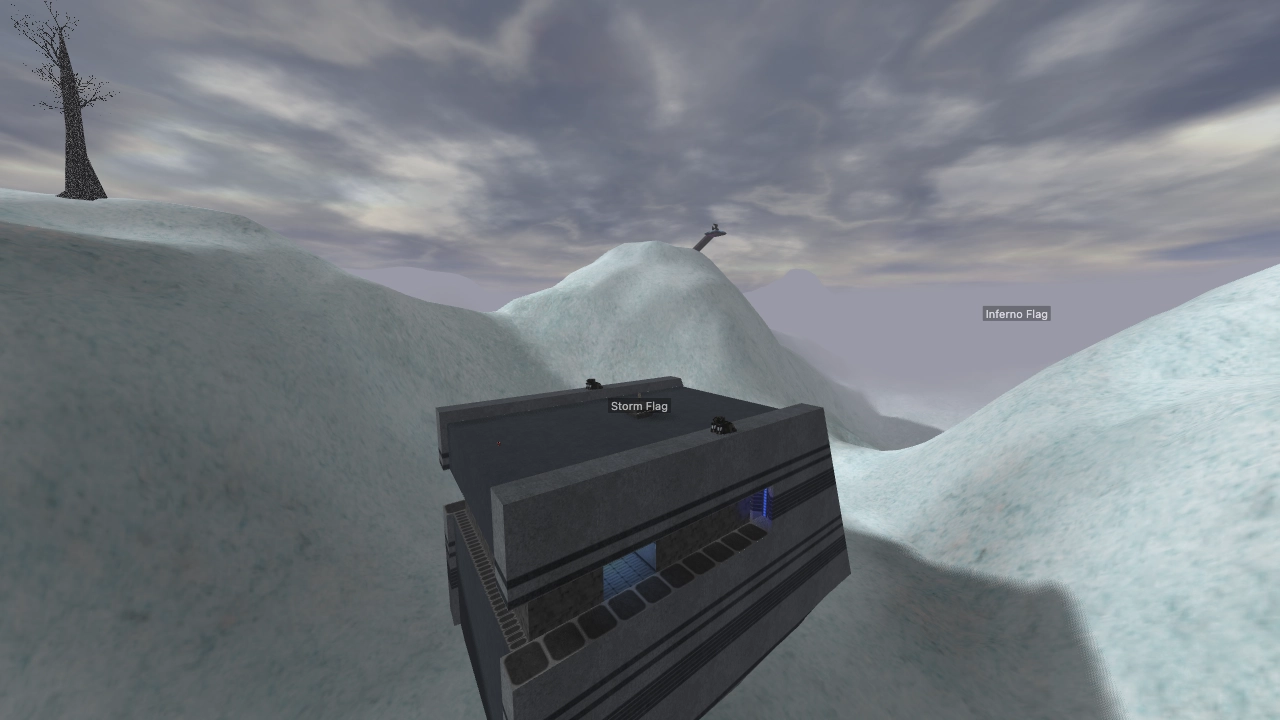The image size is (1280, 720).
Task: Toggle the Inferno Flag waypoint marker
Action: tap(1016, 313)
